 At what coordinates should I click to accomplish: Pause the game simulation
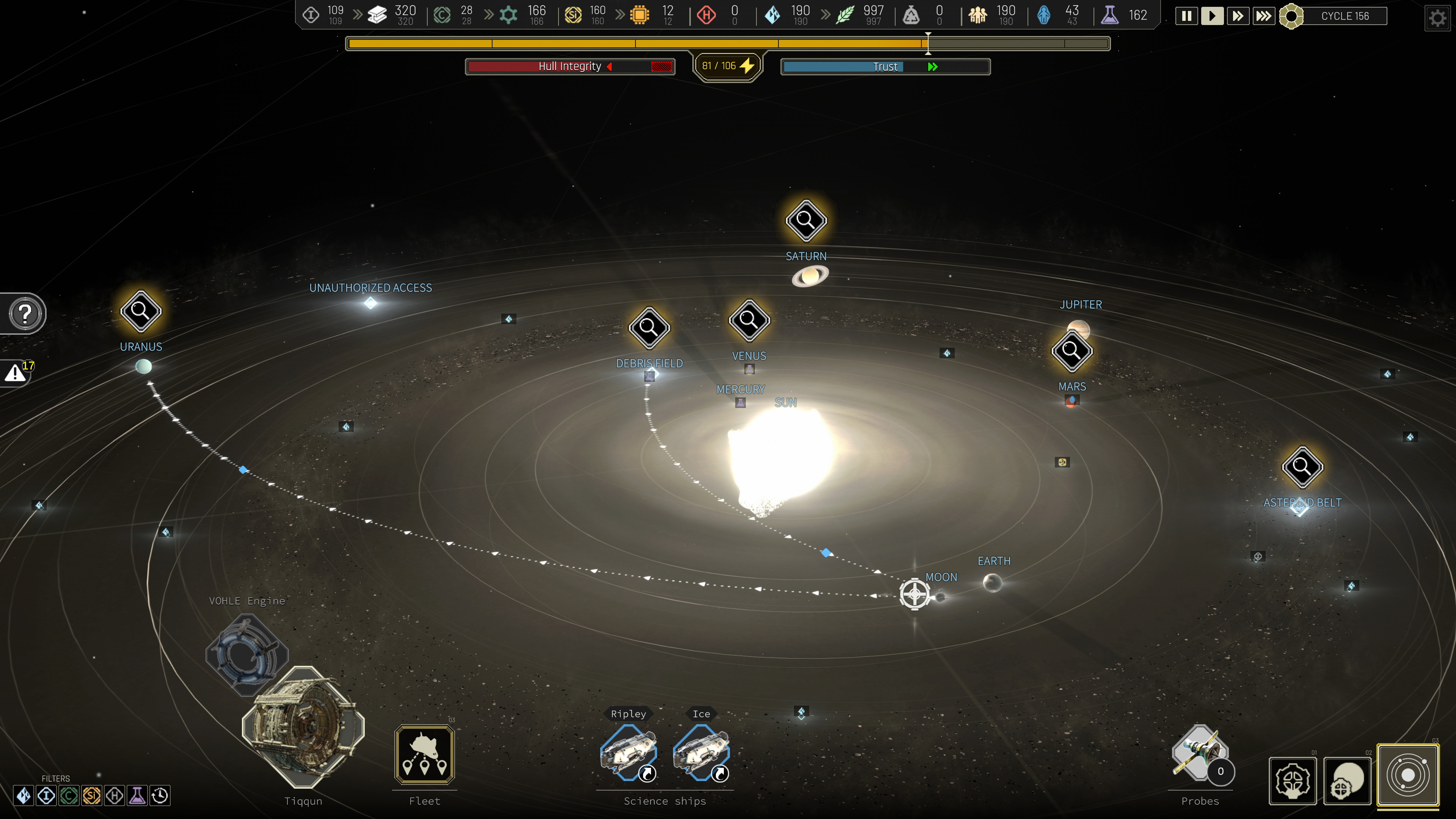pyautogui.click(x=1186, y=16)
